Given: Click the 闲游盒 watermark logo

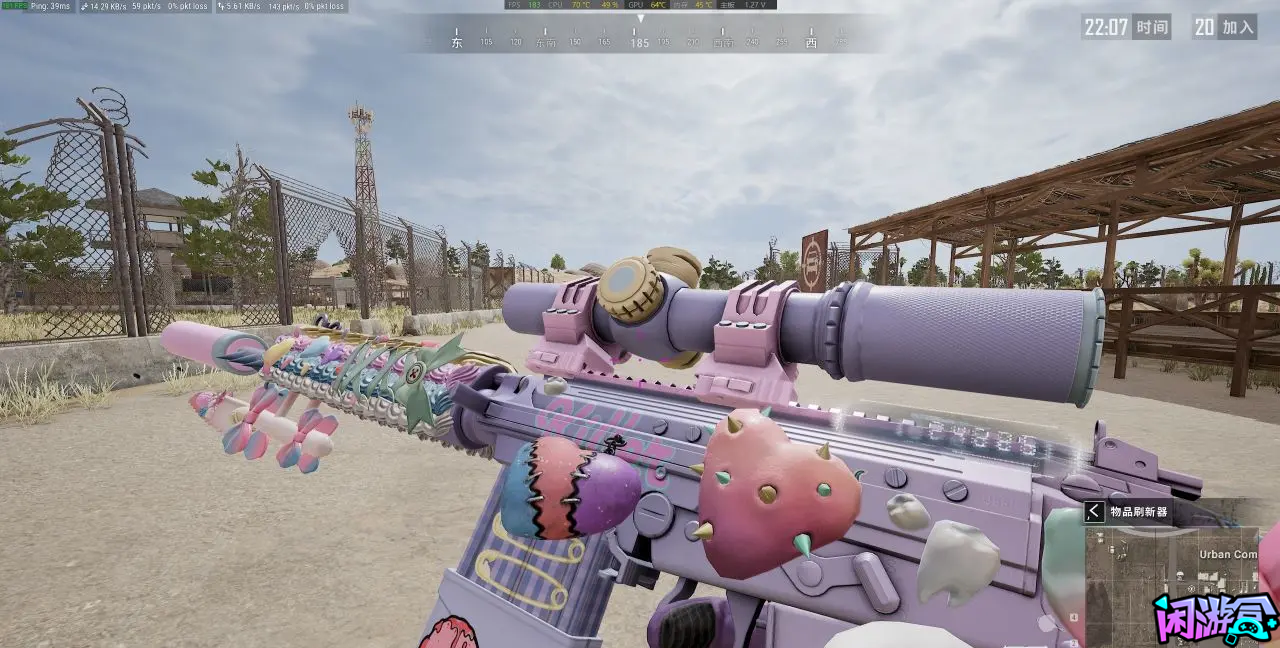Looking at the screenshot, I should tap(1215, 620).
